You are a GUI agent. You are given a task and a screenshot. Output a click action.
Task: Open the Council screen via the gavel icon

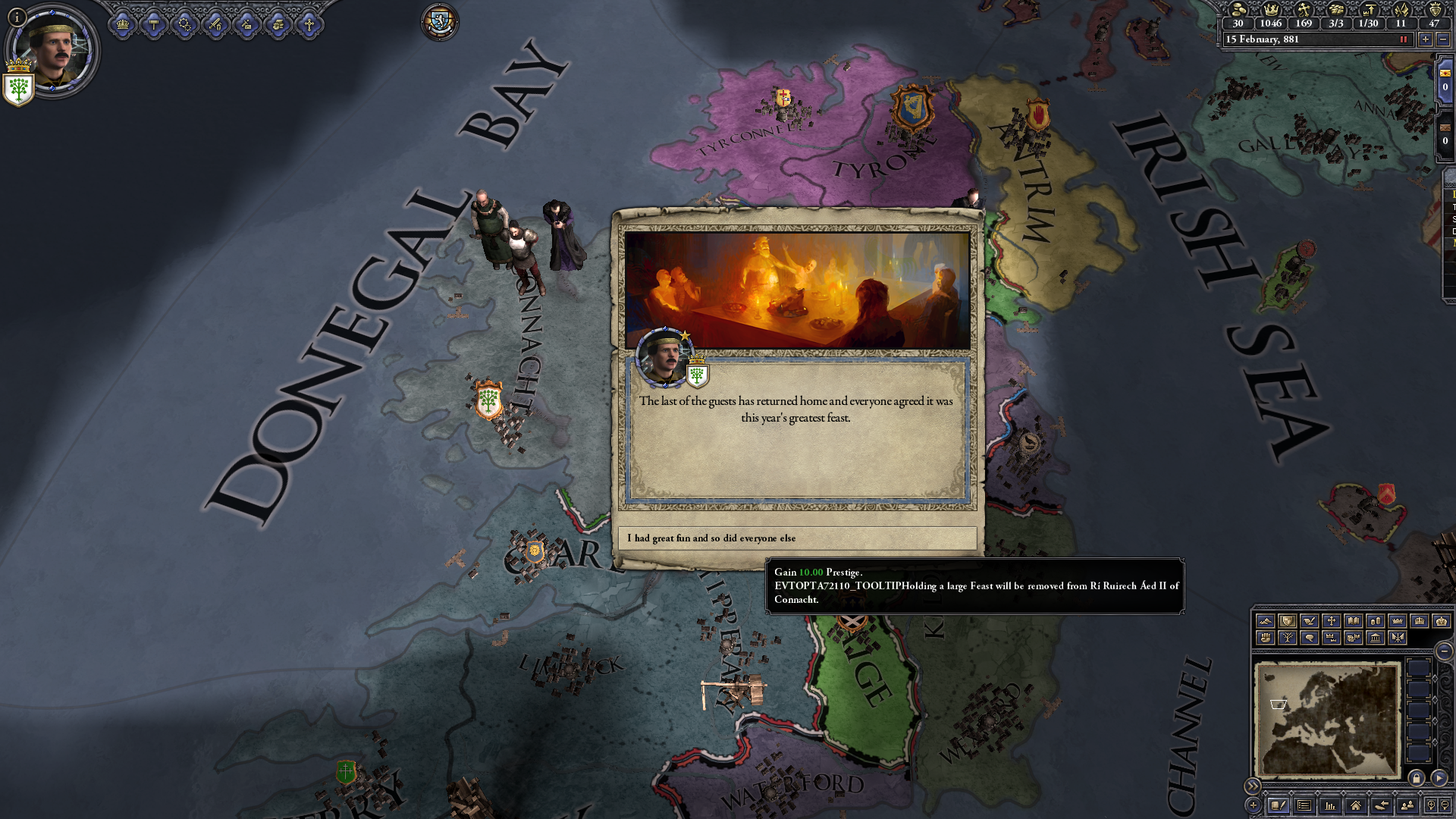coord(154,24)
